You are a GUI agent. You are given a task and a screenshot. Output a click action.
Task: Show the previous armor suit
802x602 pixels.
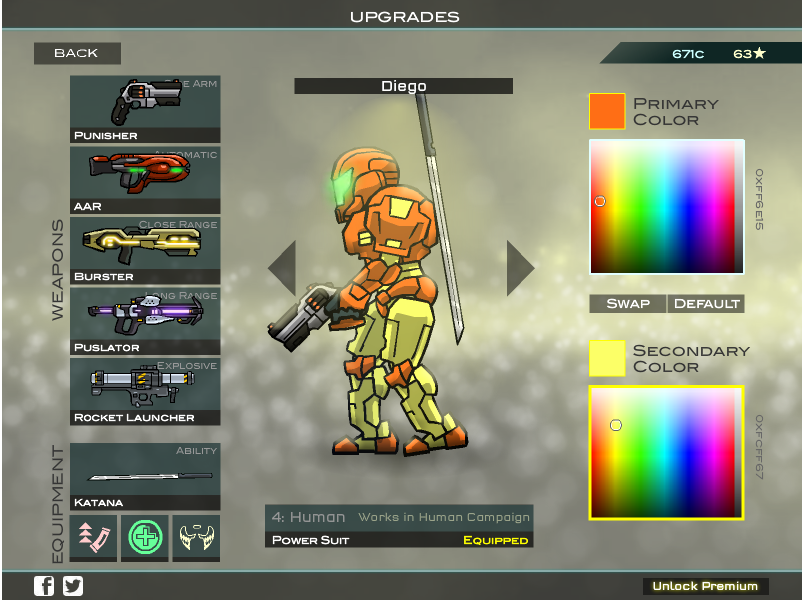[282, 268]
